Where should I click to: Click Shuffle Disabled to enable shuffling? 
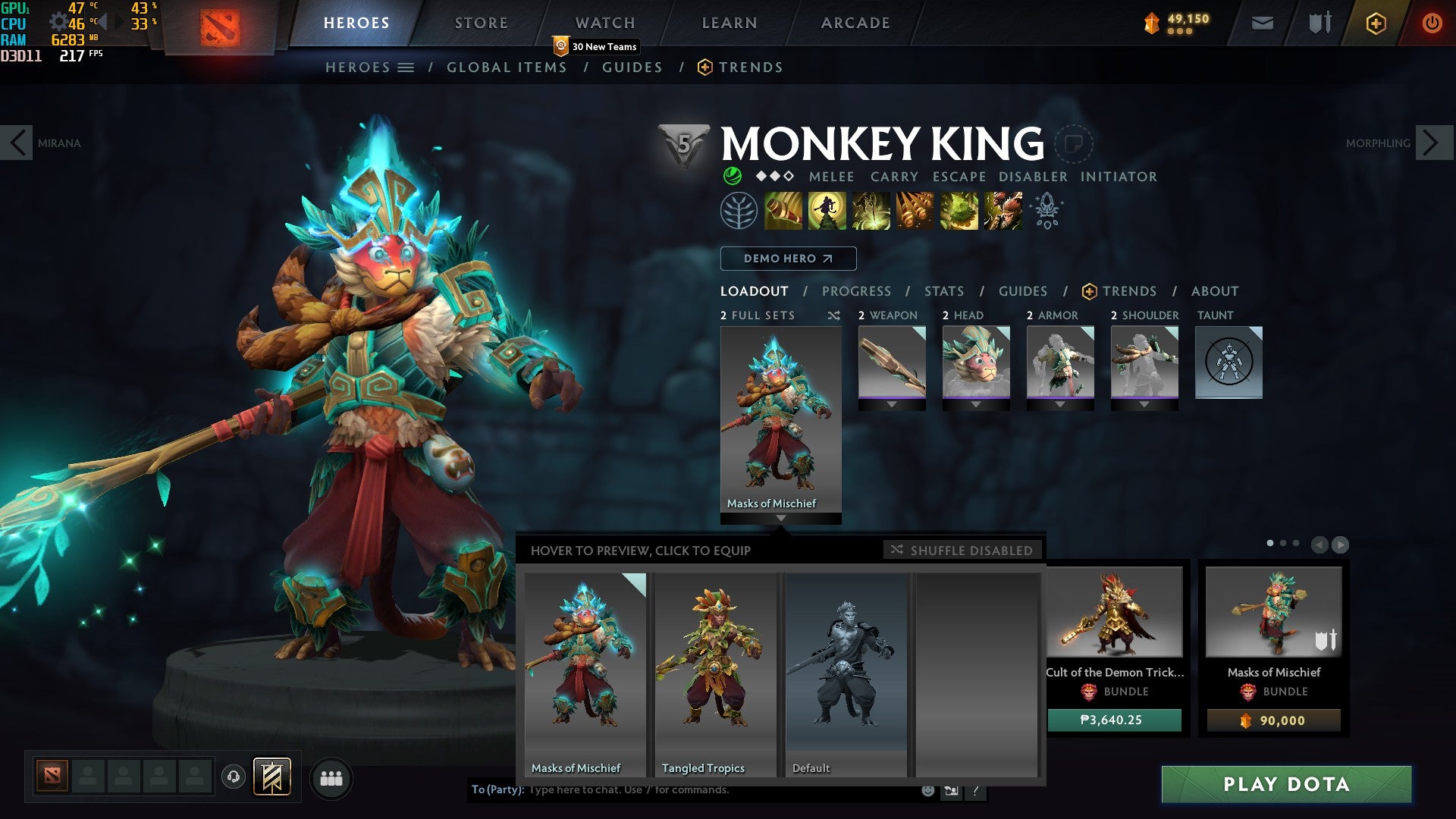[x=963, y=551]
